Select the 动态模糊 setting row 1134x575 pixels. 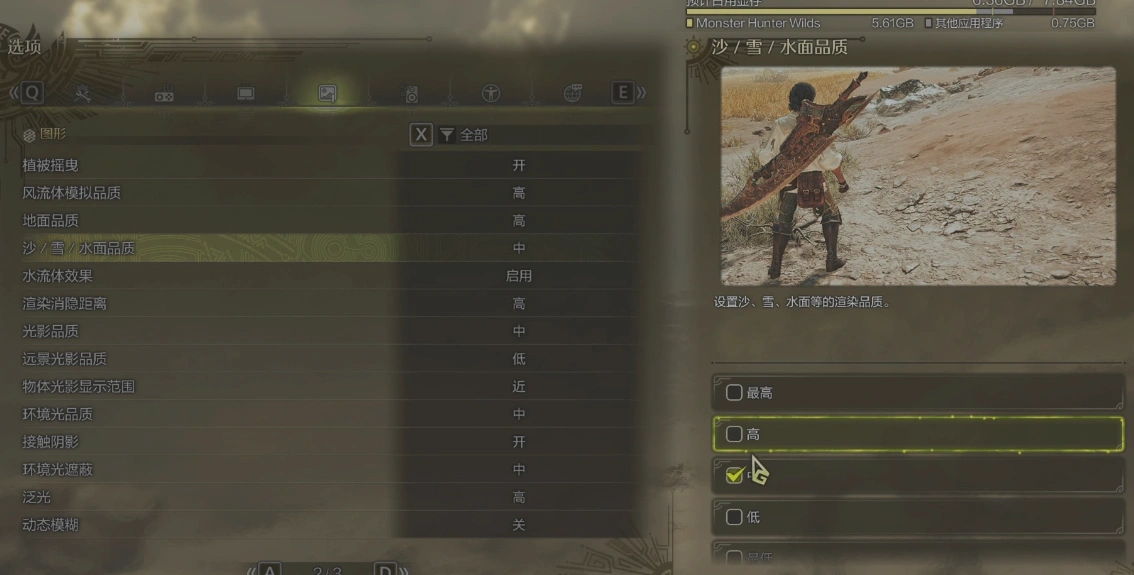328,525
